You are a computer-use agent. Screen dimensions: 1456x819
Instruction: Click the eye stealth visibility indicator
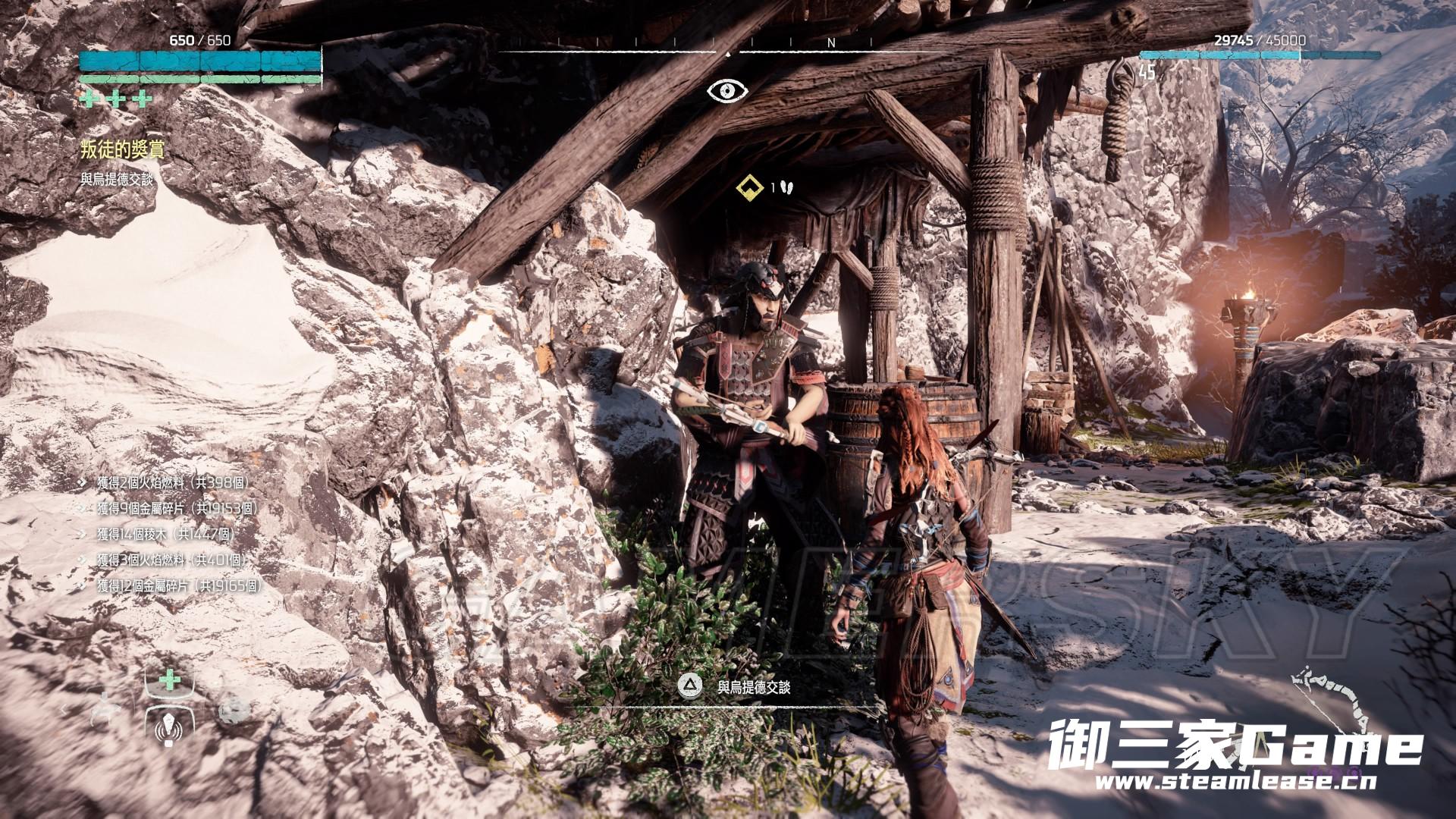point(727,91)
